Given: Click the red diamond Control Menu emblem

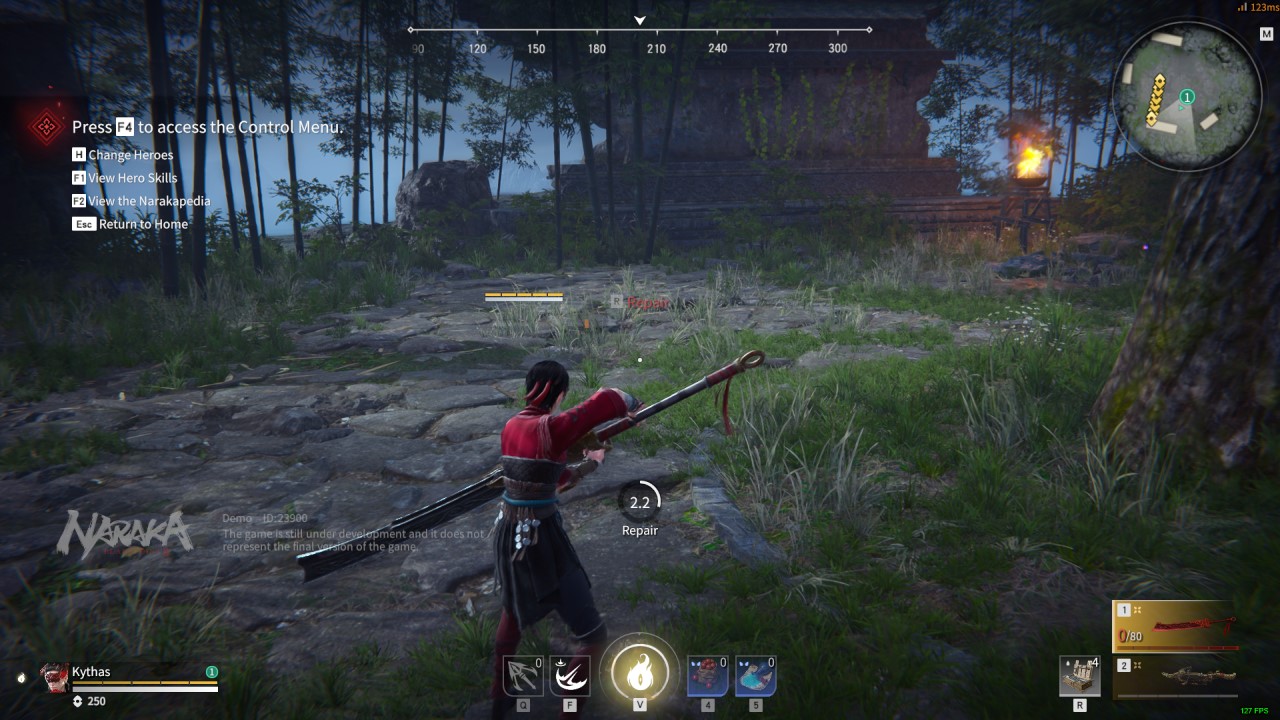Looking at the screenshot, I should tap(45, 127).
